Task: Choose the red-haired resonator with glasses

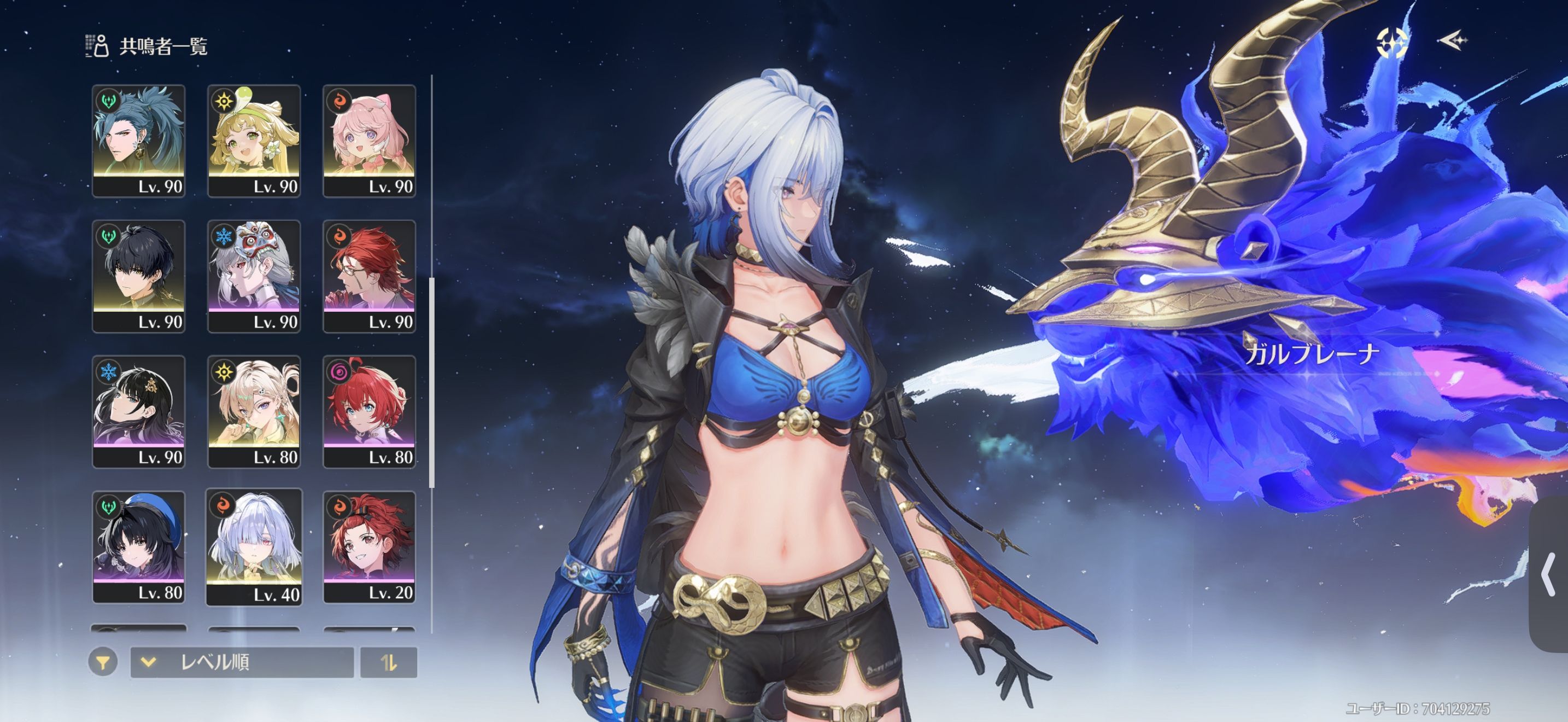Action: (369, 276)
